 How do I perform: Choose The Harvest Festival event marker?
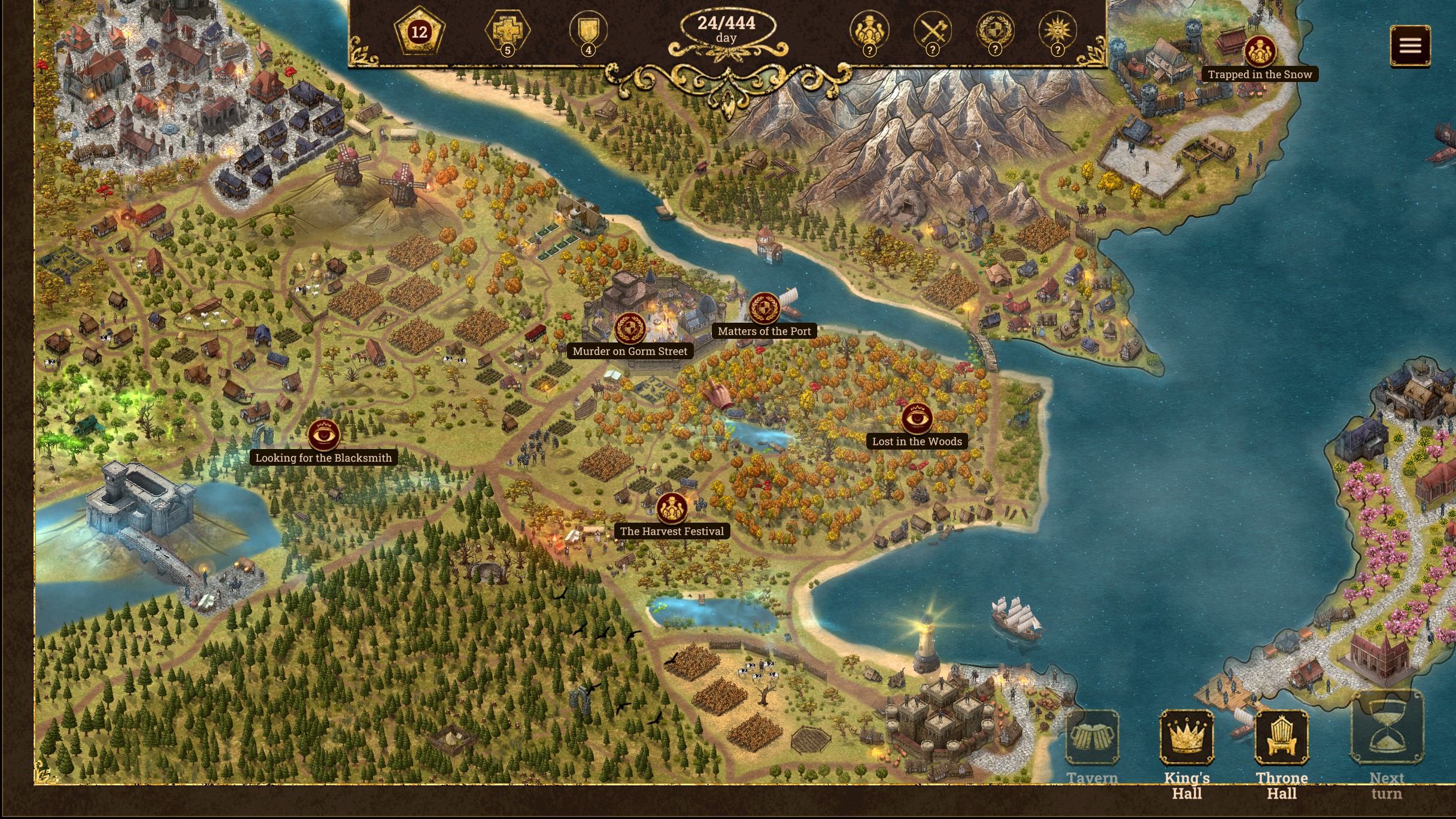[672, 508]
